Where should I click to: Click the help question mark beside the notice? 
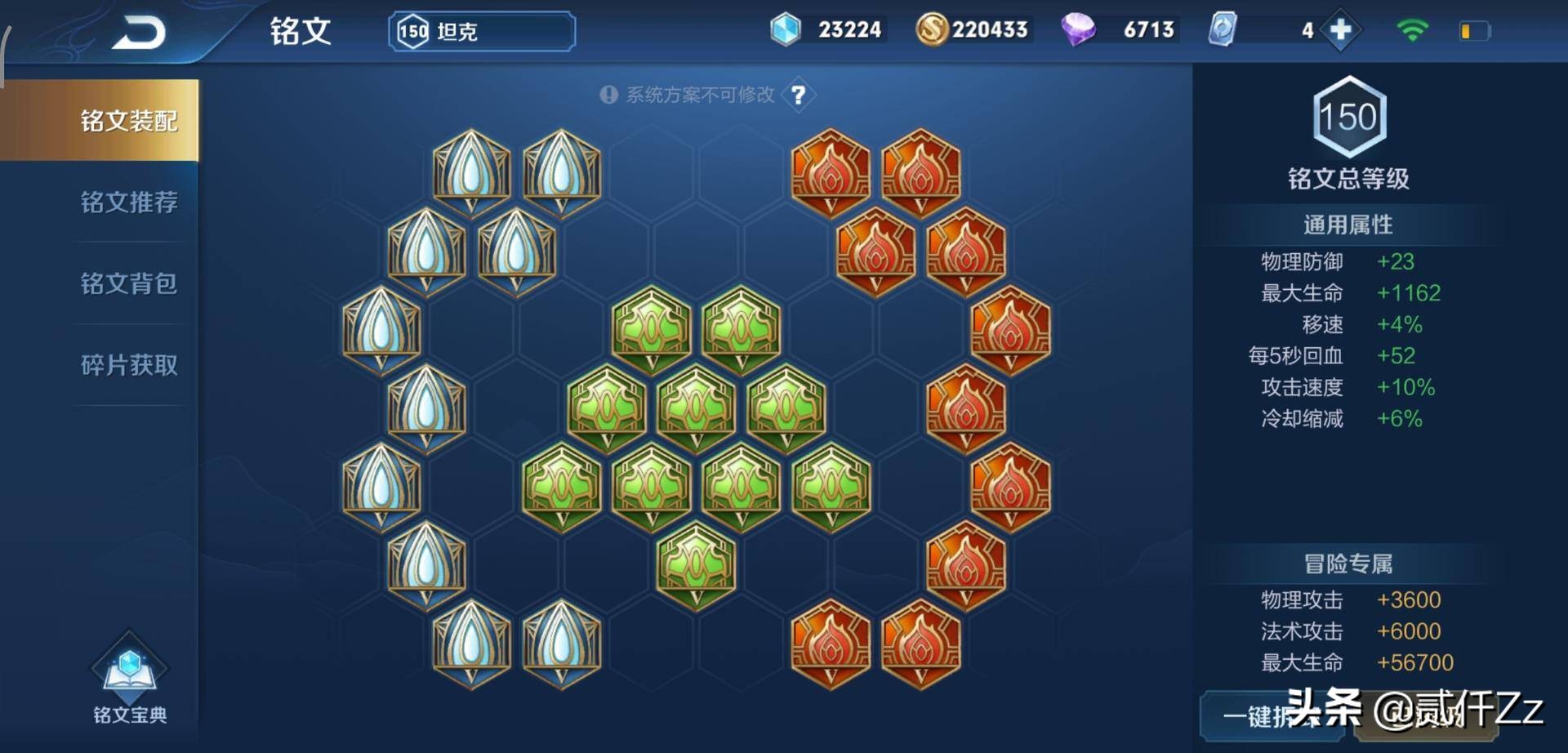pos(799,95)
